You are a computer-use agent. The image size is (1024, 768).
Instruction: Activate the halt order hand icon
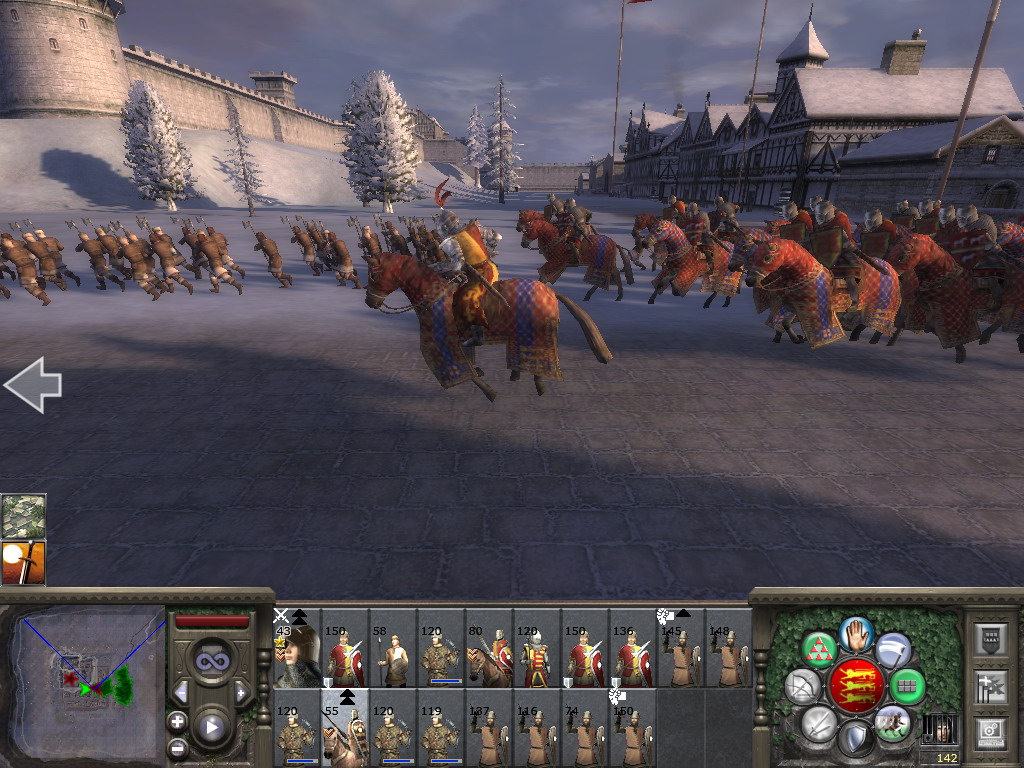856,633
